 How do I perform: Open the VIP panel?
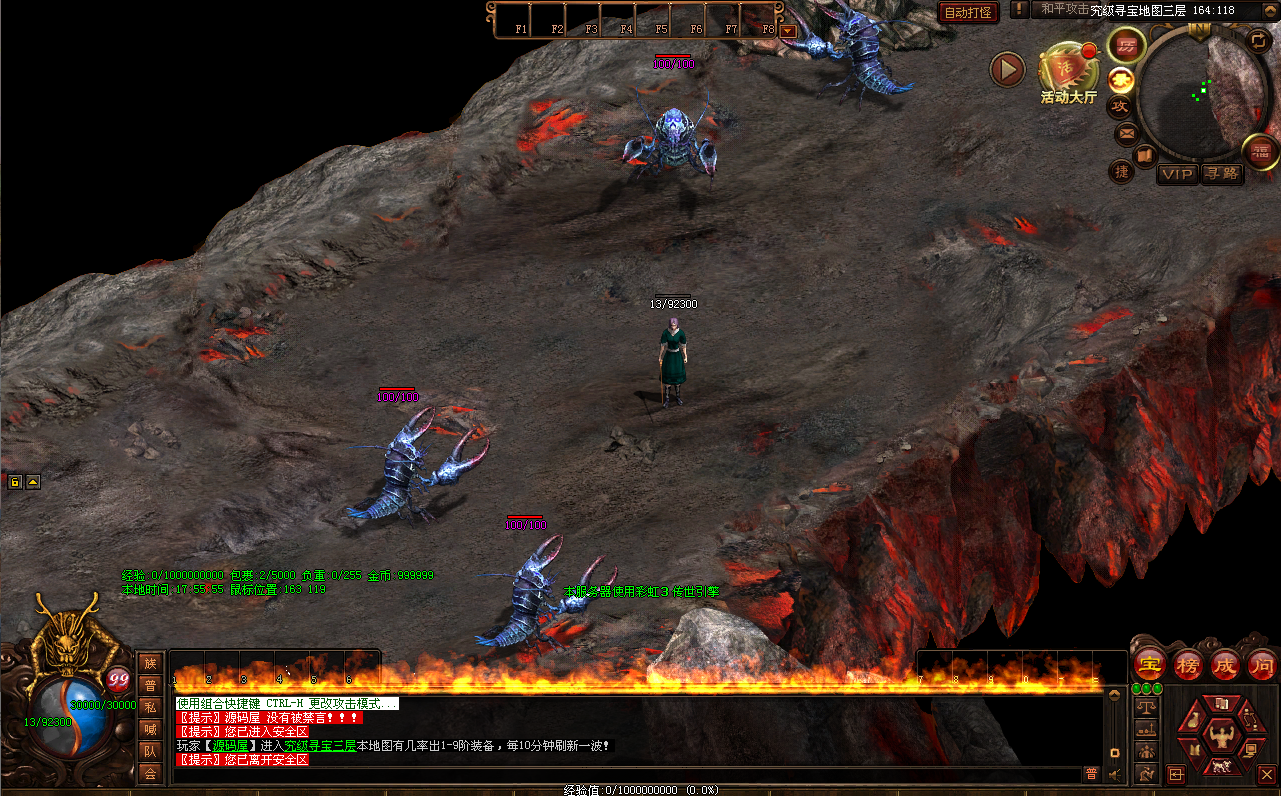pyautogui.click(x=1177, y=174)
